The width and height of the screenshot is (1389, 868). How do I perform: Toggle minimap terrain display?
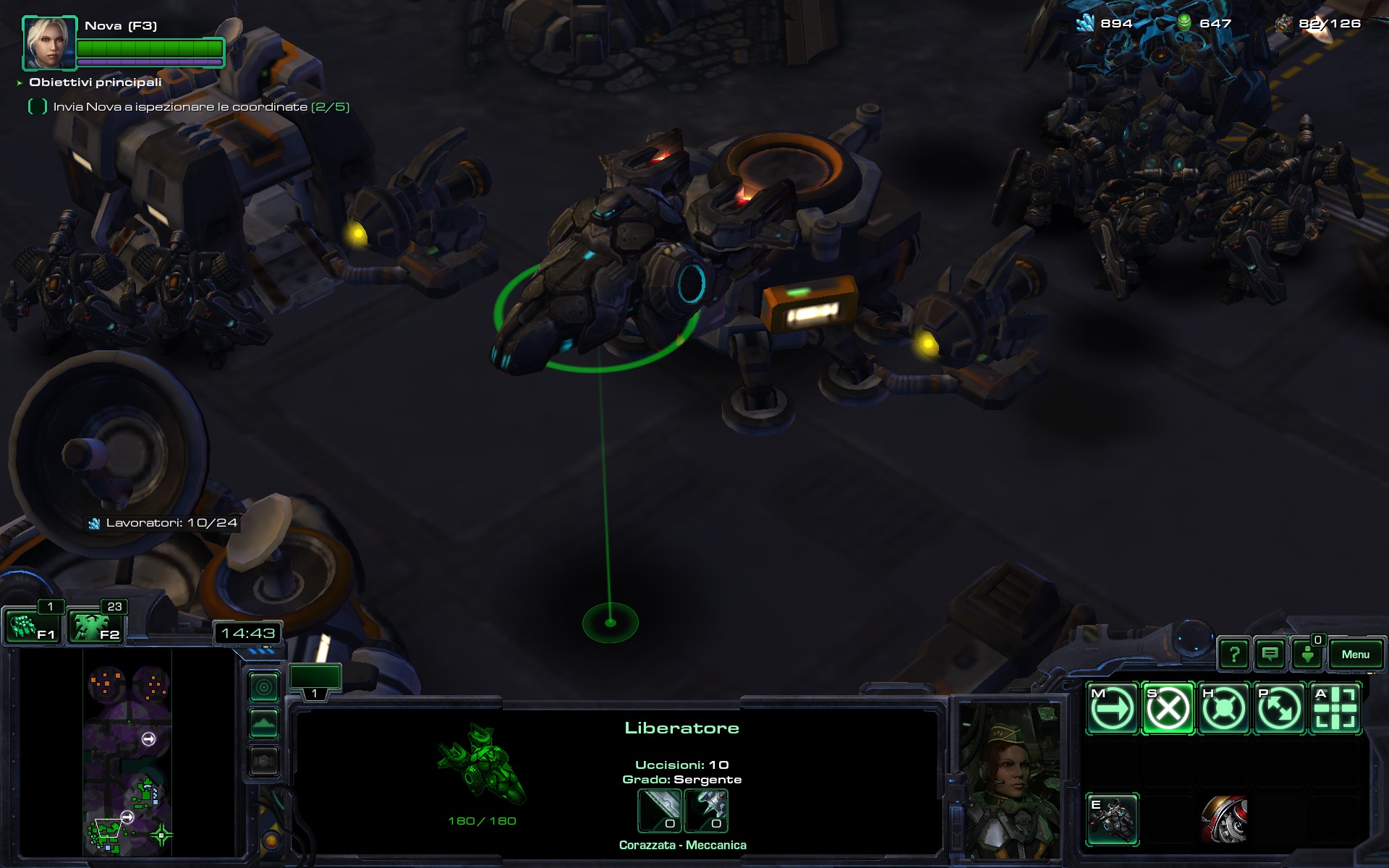264,723
